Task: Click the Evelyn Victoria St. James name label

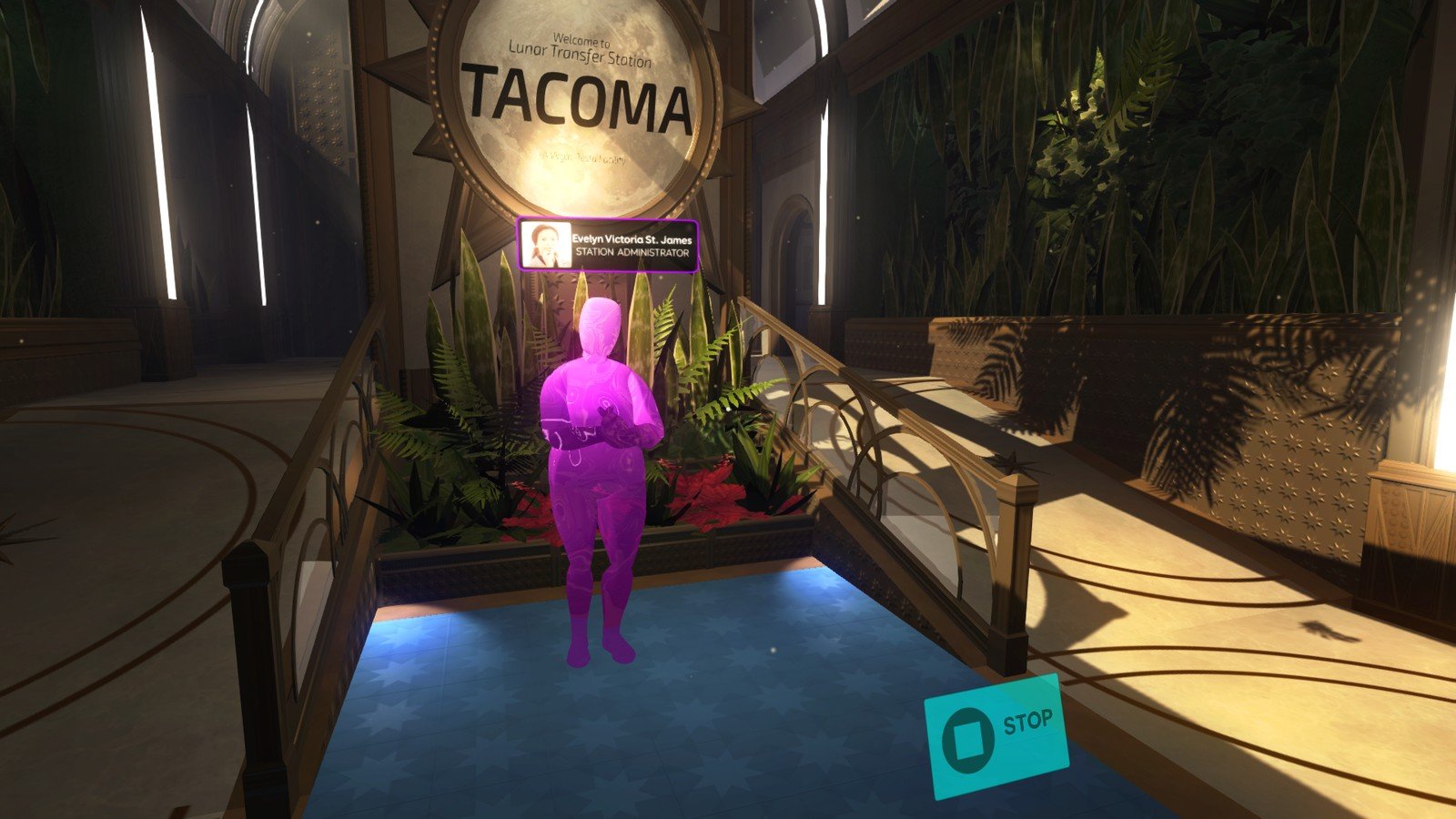Action: click(x=632, y=239)
